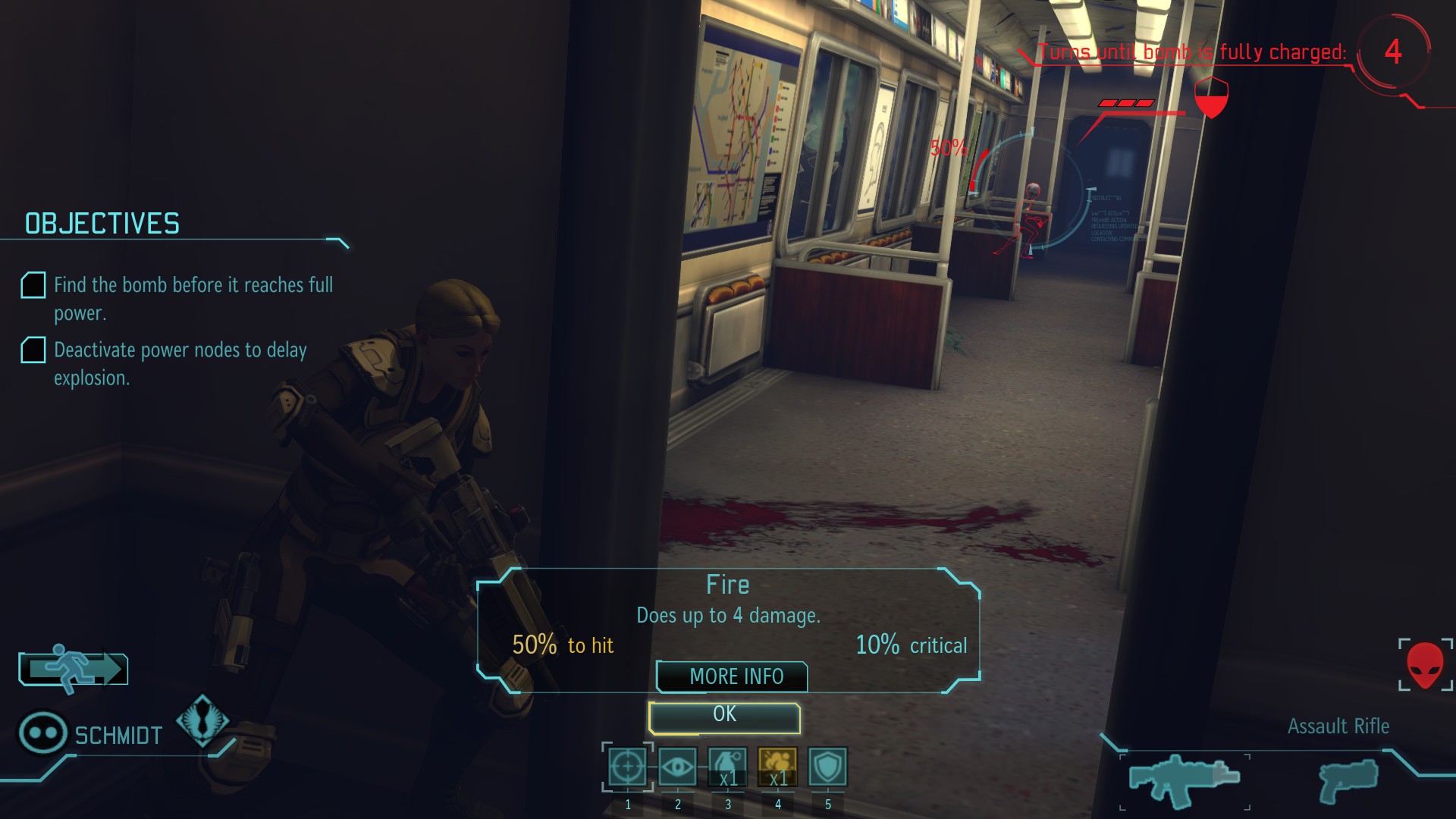
Task: Toggle the Find the bomb objective checkbox
Action: (x=33, y=285)
